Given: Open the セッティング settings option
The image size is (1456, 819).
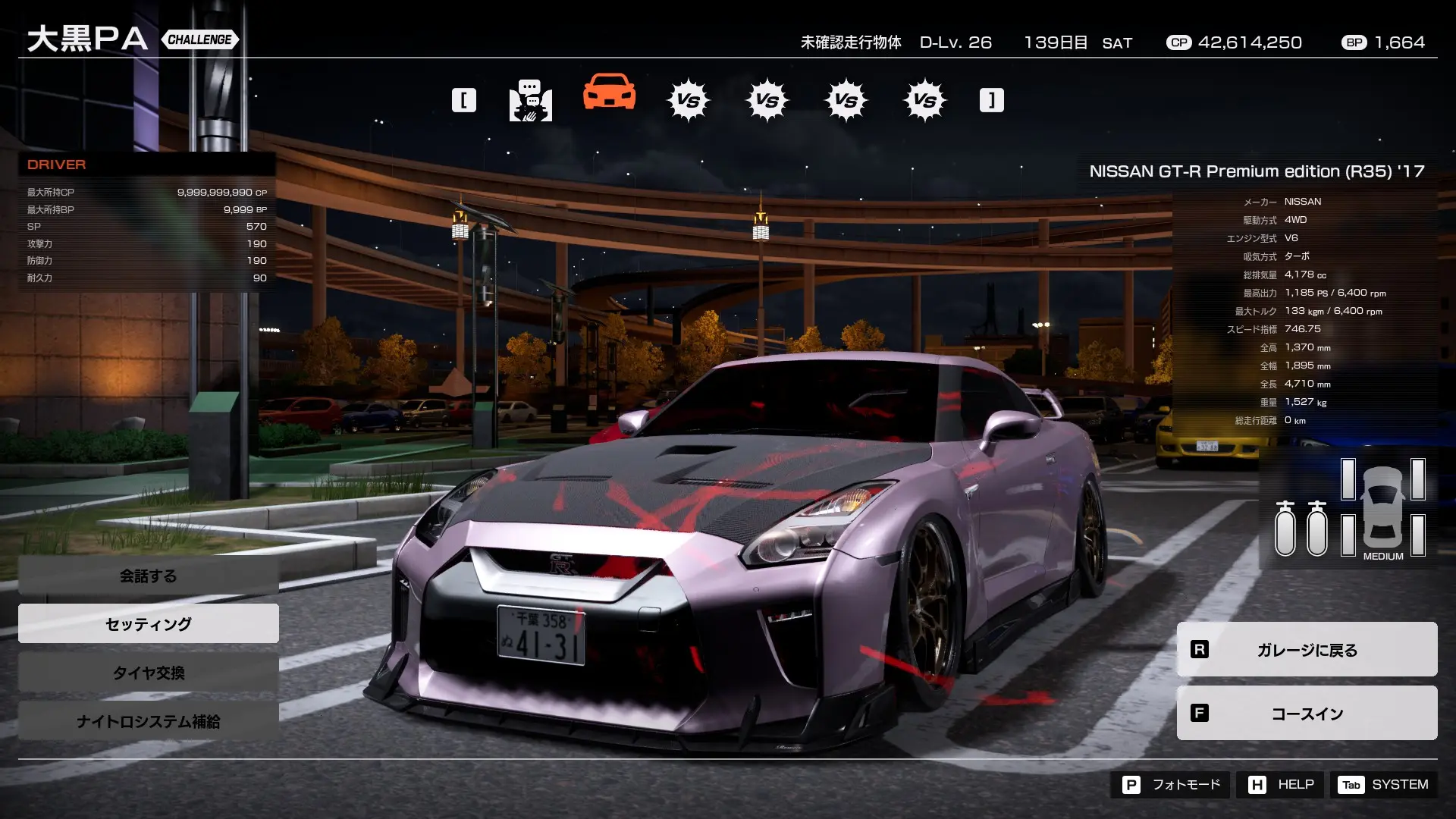Looking at the screenshot, I should coord(147,623).
